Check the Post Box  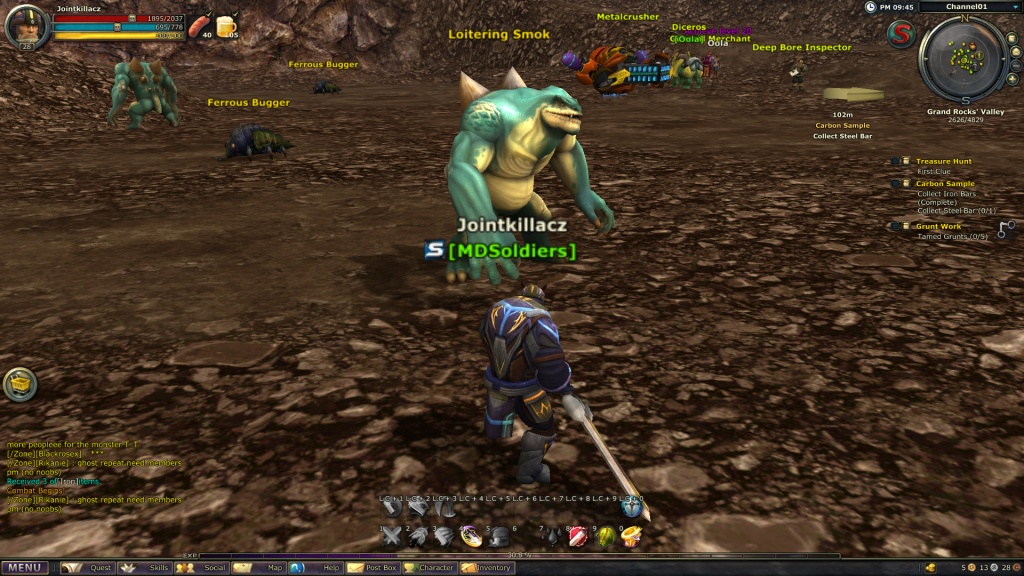pyautogui.click(x=374, y=568)
